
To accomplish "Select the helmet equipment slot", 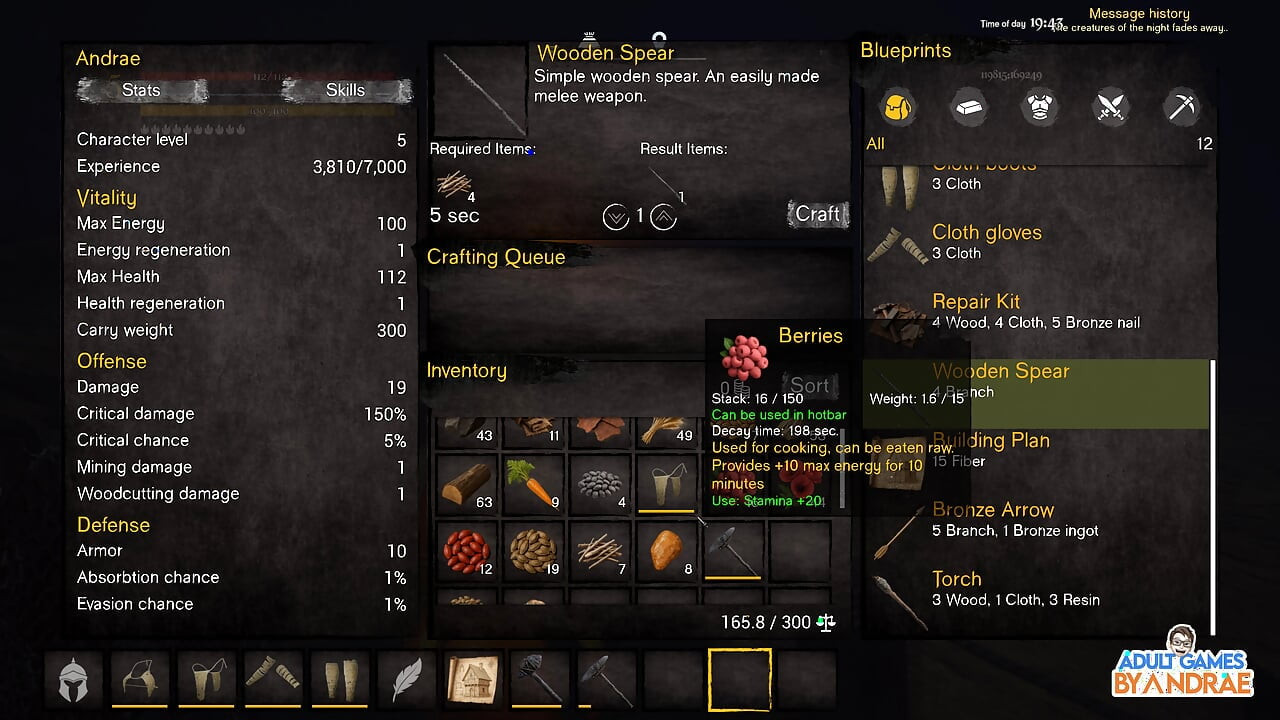I will (x=73, y=680).
